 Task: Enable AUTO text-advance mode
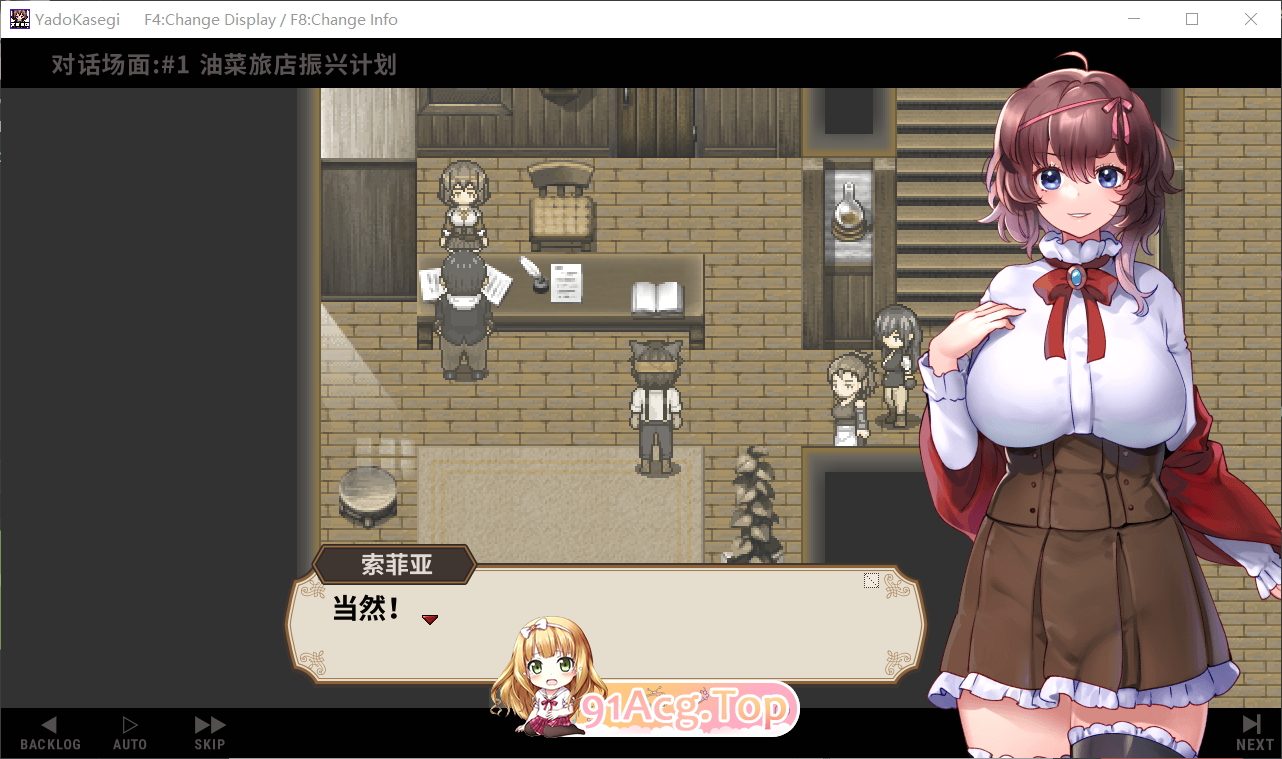(x=129, y=735)
